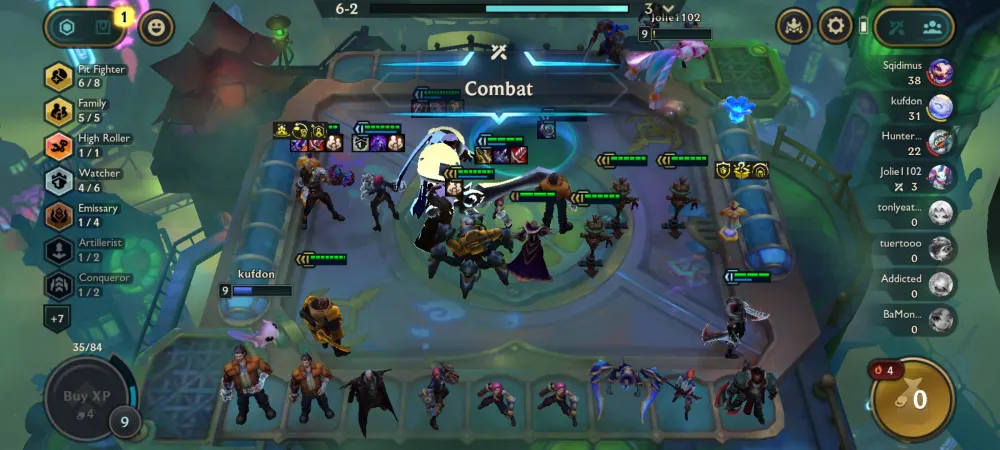Inspect the Watcher trait

pyautogui.click(x=59, y=181)
